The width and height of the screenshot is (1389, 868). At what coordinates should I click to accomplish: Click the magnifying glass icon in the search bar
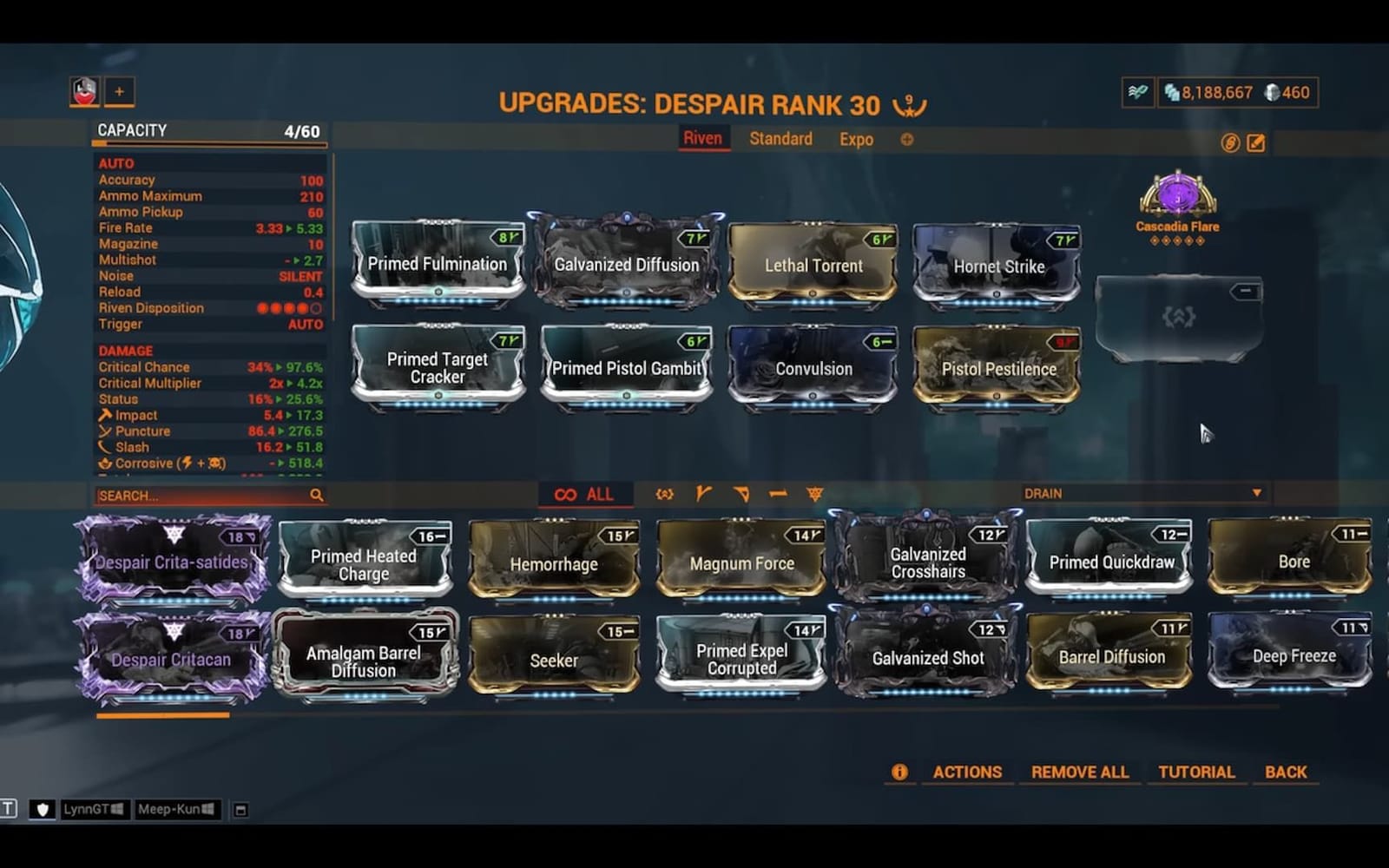pos(316,495)
